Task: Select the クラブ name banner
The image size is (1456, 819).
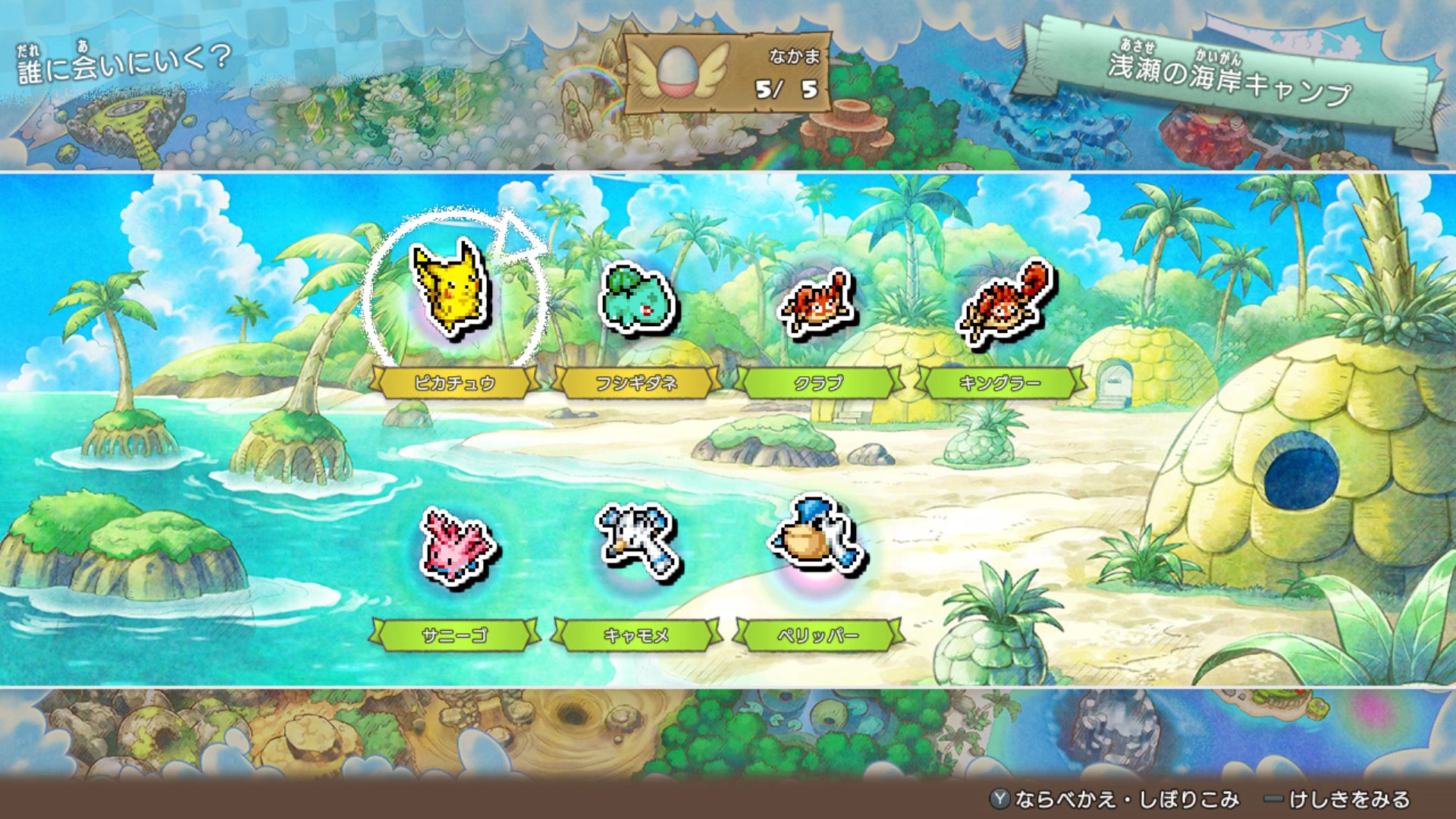Action: [x=818, y=383]
